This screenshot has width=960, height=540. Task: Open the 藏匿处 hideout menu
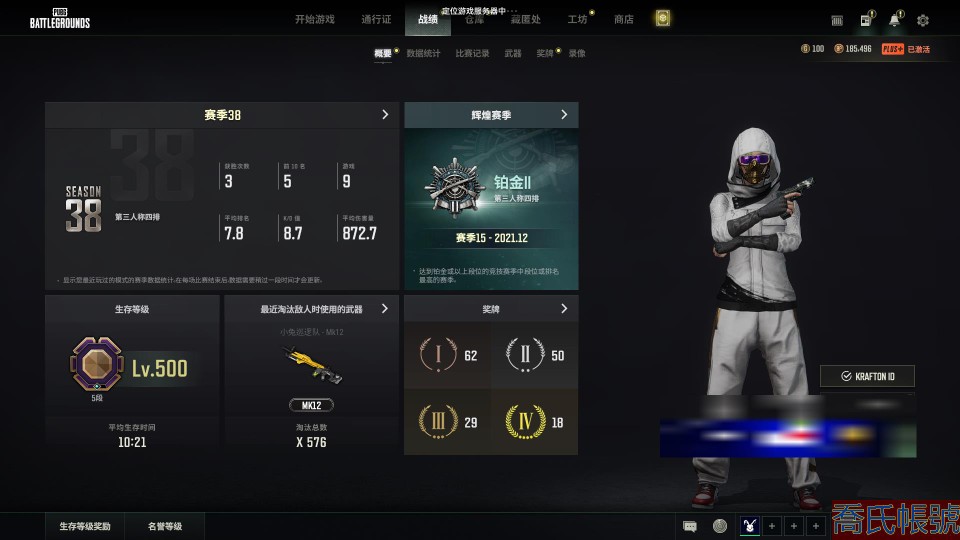[526, 19]
